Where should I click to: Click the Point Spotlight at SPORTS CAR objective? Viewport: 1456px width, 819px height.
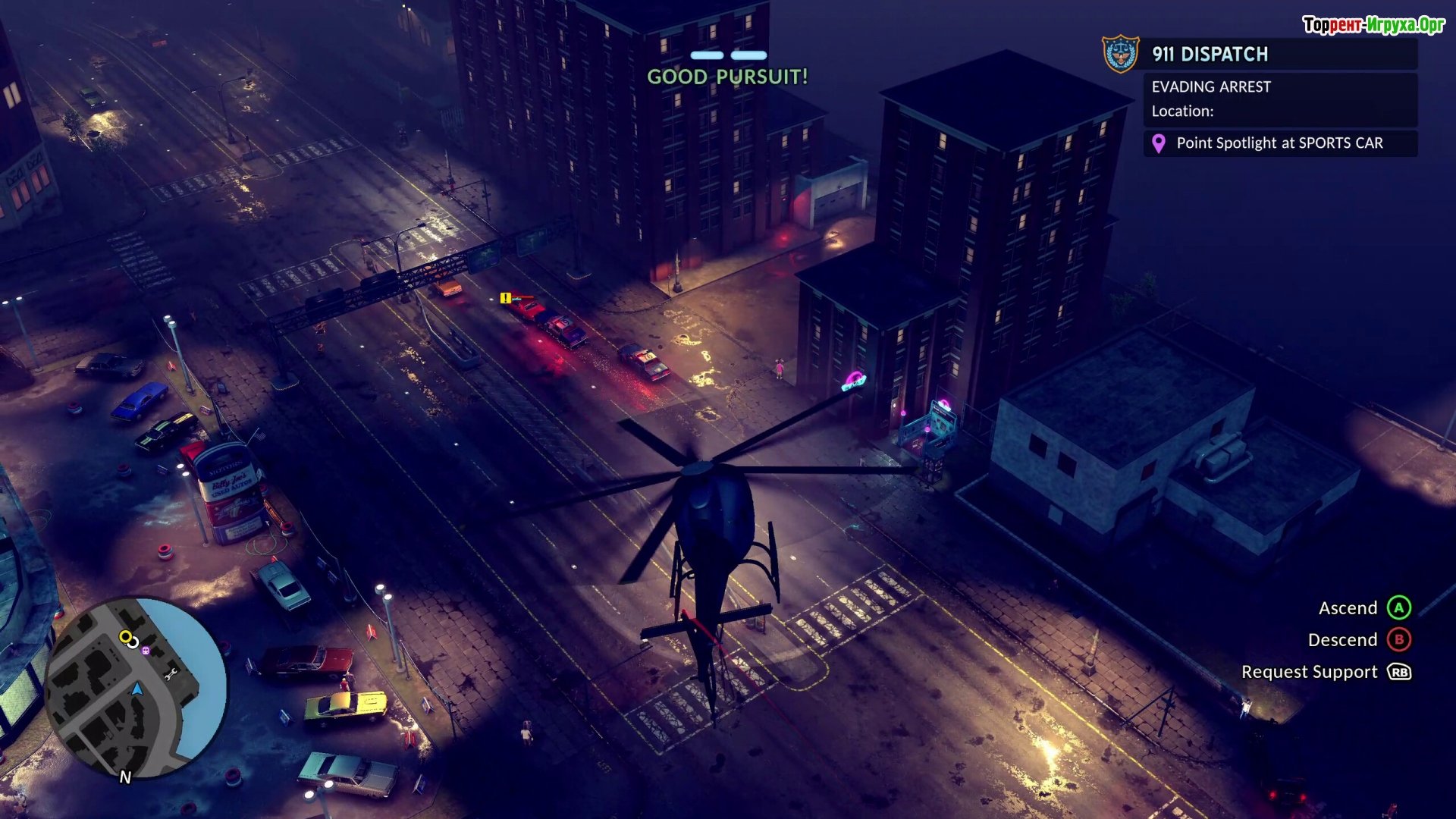coord(1279,143)
